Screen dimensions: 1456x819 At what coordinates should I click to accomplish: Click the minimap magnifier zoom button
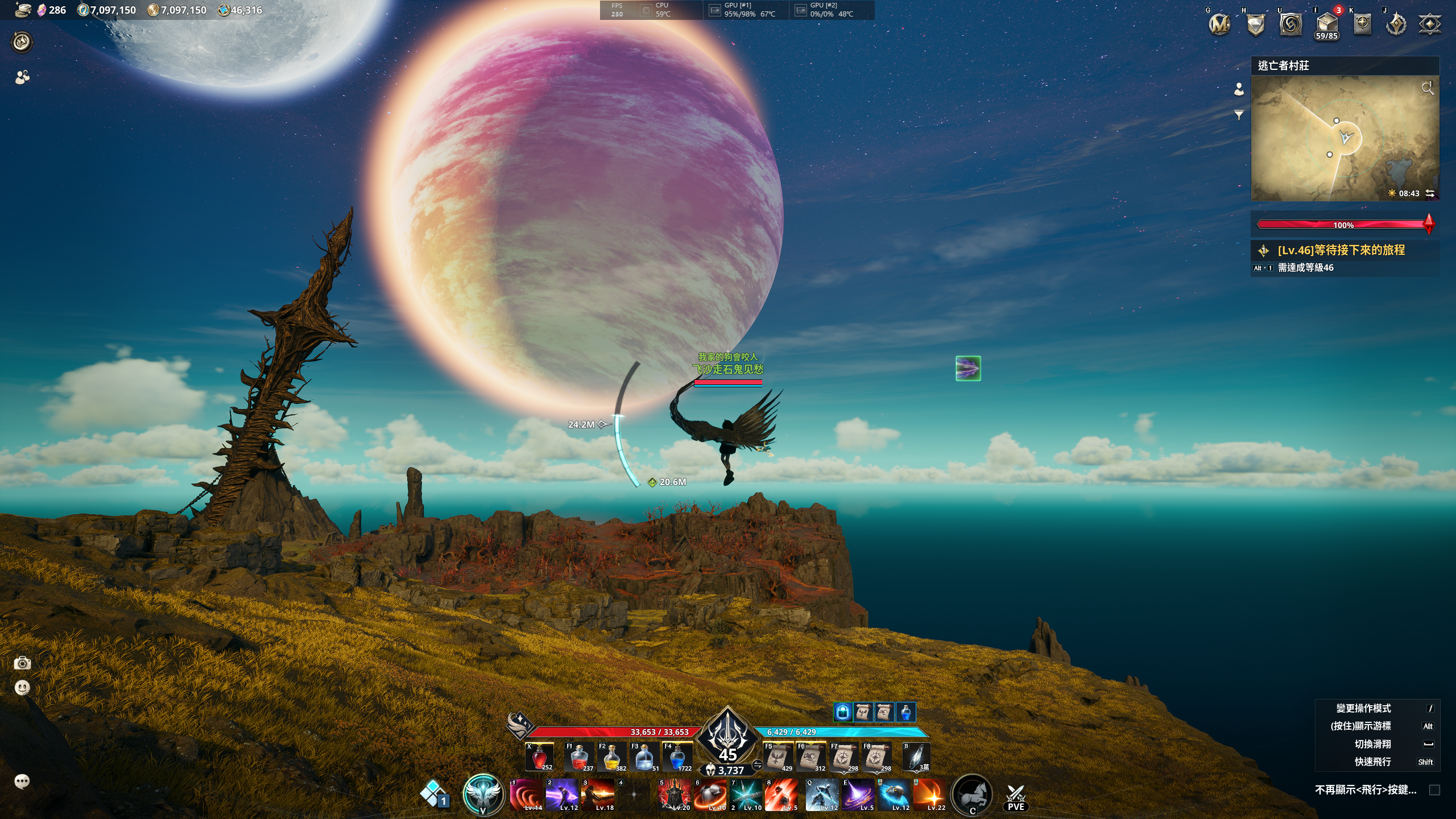(x=1427, y=88)
